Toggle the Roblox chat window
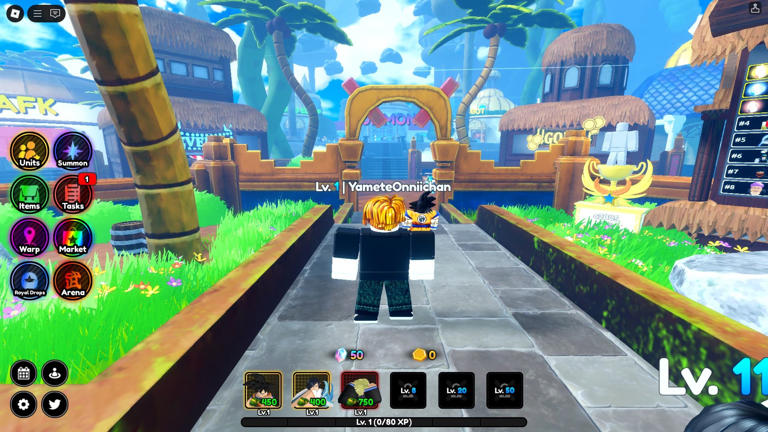The width and height of the screenshot is (768, 432). point(55,14)
